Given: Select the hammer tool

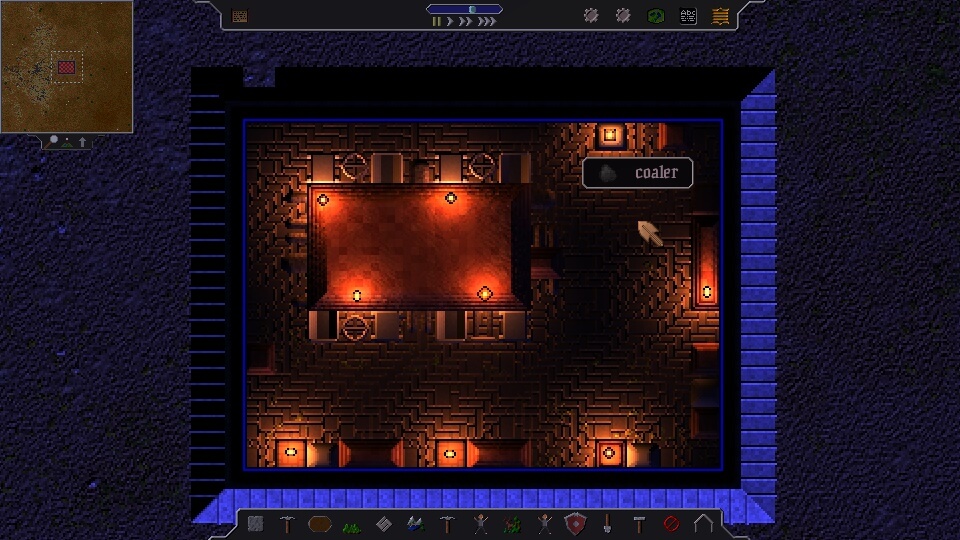Looking at the screenshot, I should click(639, 523).
